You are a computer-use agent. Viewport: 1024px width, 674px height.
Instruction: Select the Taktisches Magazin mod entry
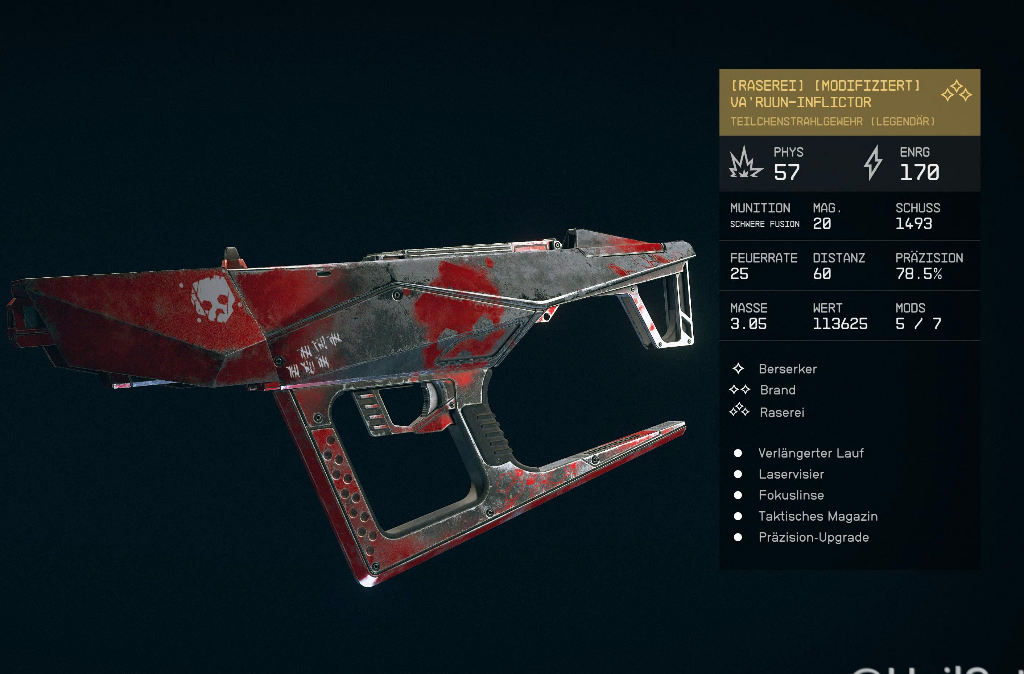point(817,516)
